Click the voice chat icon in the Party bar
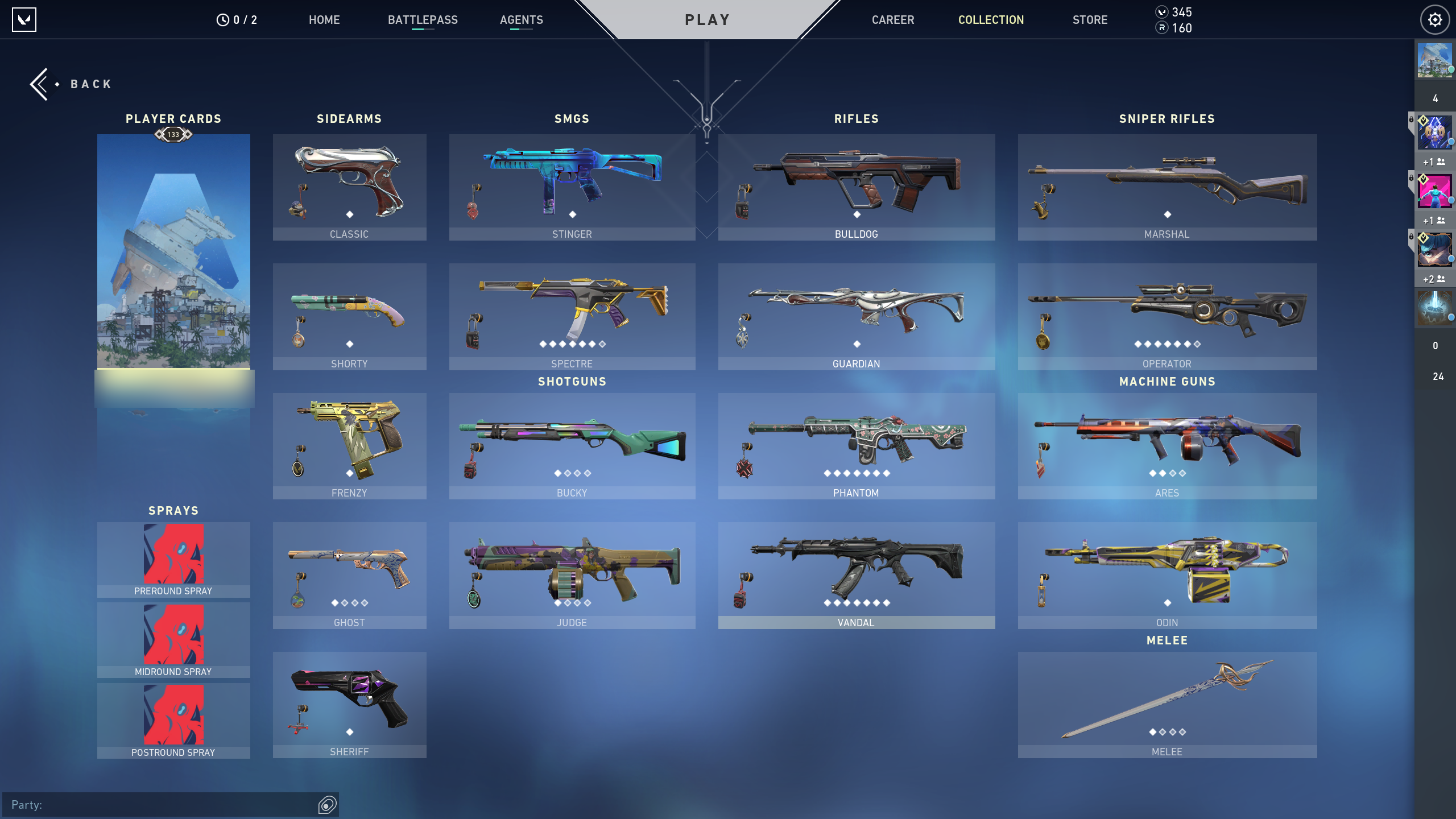1456x819 pixels. 326,804
